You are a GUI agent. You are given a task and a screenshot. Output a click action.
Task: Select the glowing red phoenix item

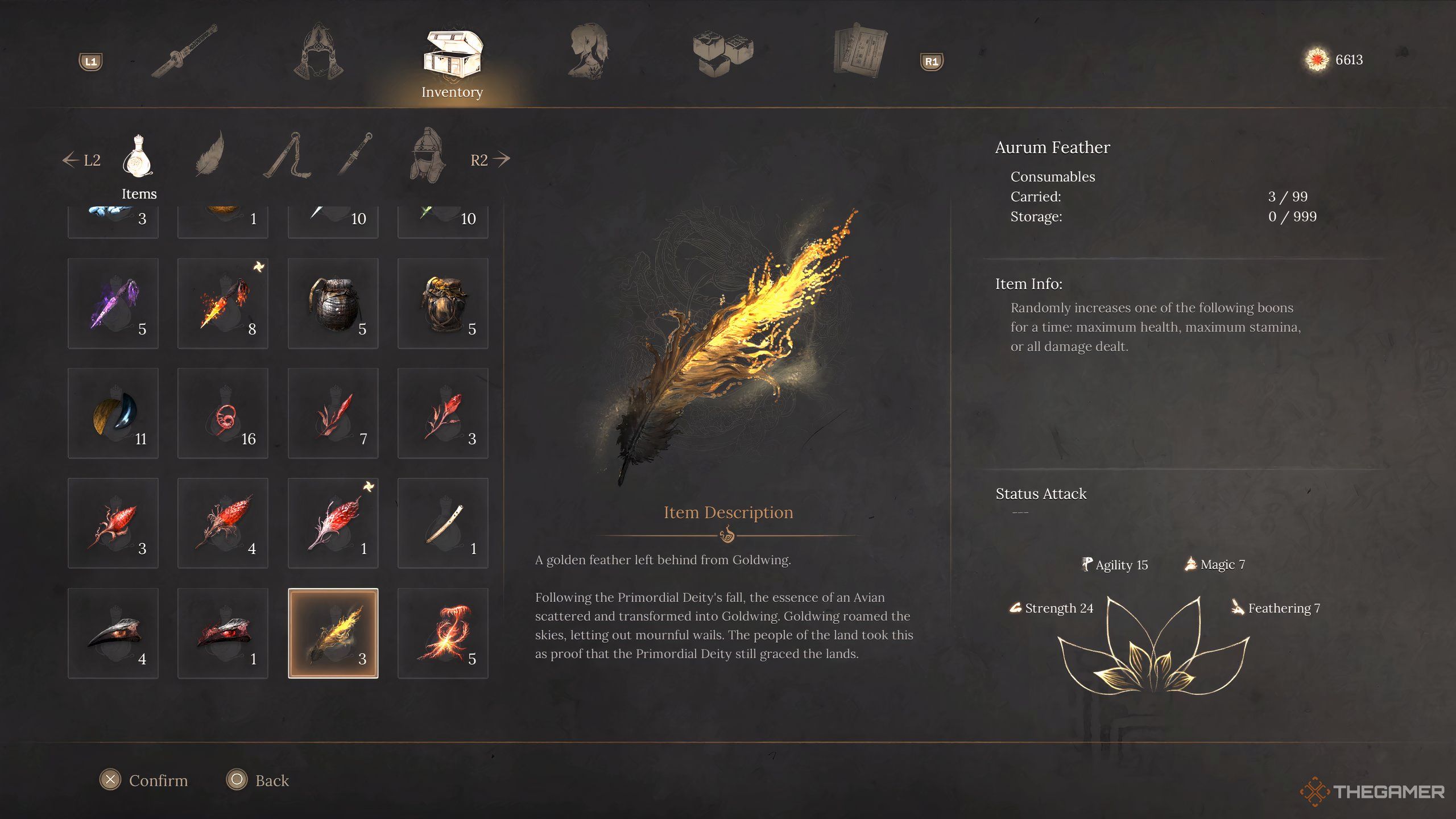pos(442,633)
